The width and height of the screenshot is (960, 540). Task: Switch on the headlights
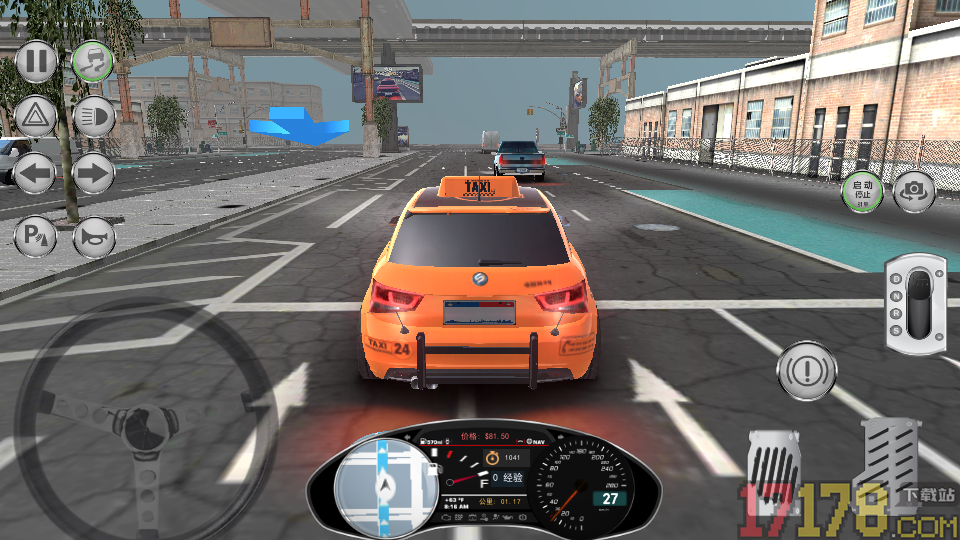point(94,117)
